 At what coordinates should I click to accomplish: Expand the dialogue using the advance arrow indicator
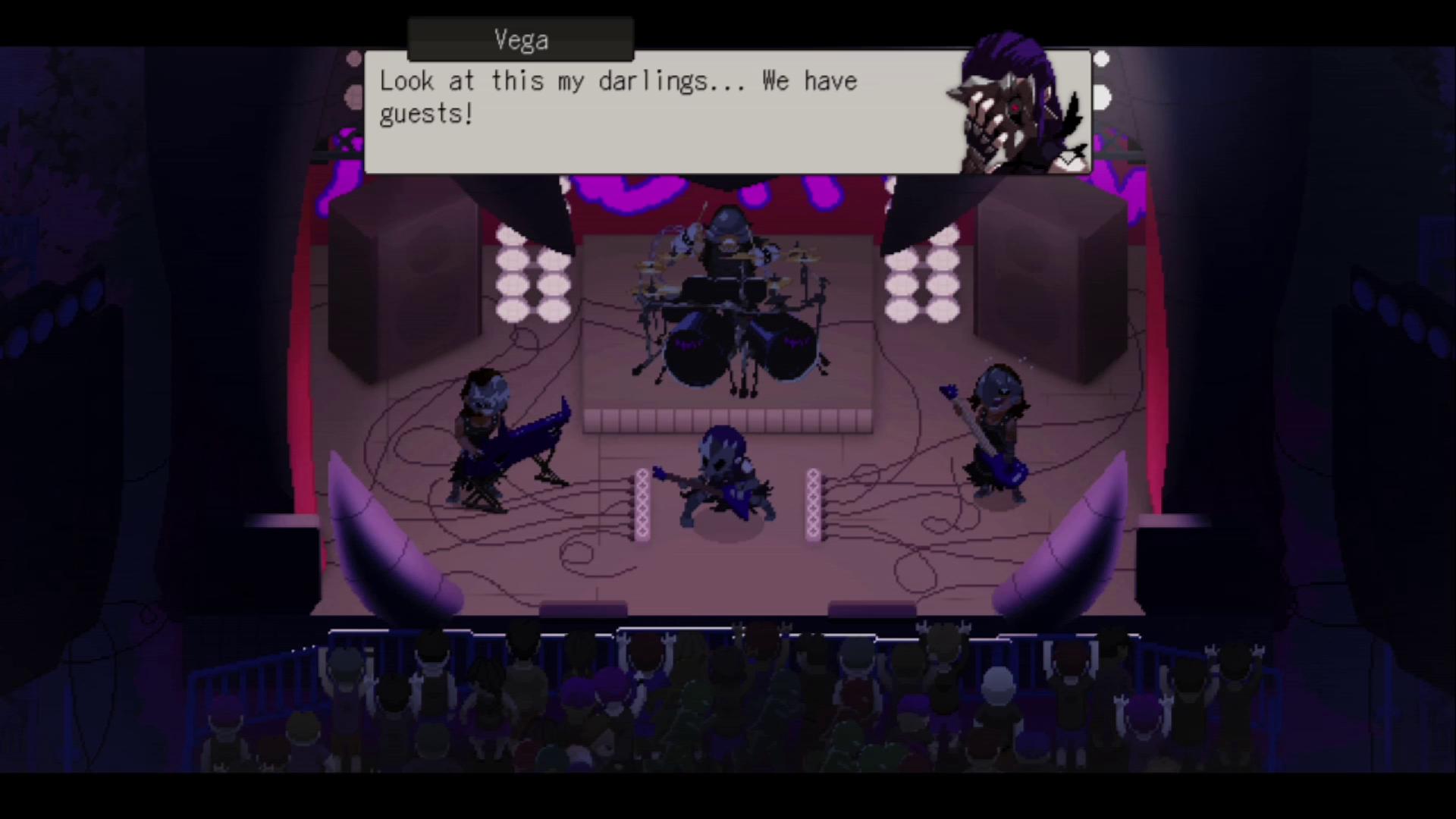[x=1069, y=157]
